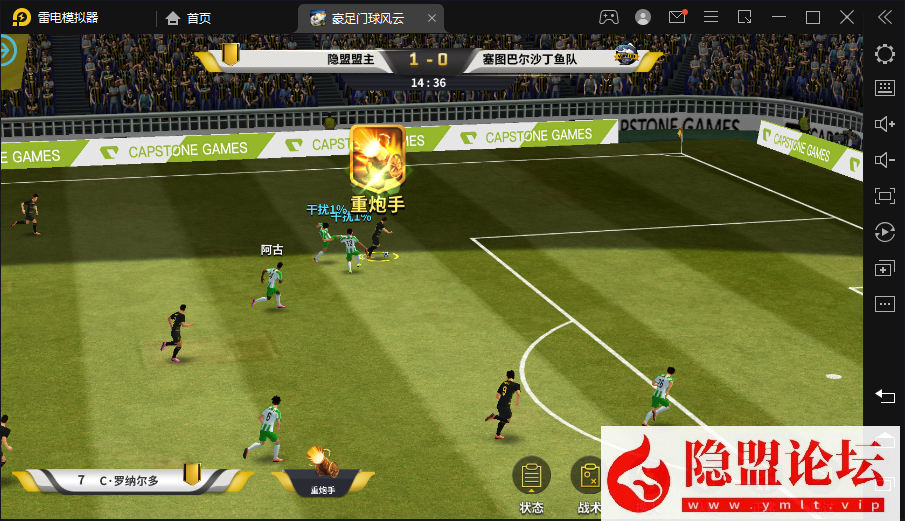905x521 pixels.
Task: Raise the emulator volume
Action: (884, 124)
